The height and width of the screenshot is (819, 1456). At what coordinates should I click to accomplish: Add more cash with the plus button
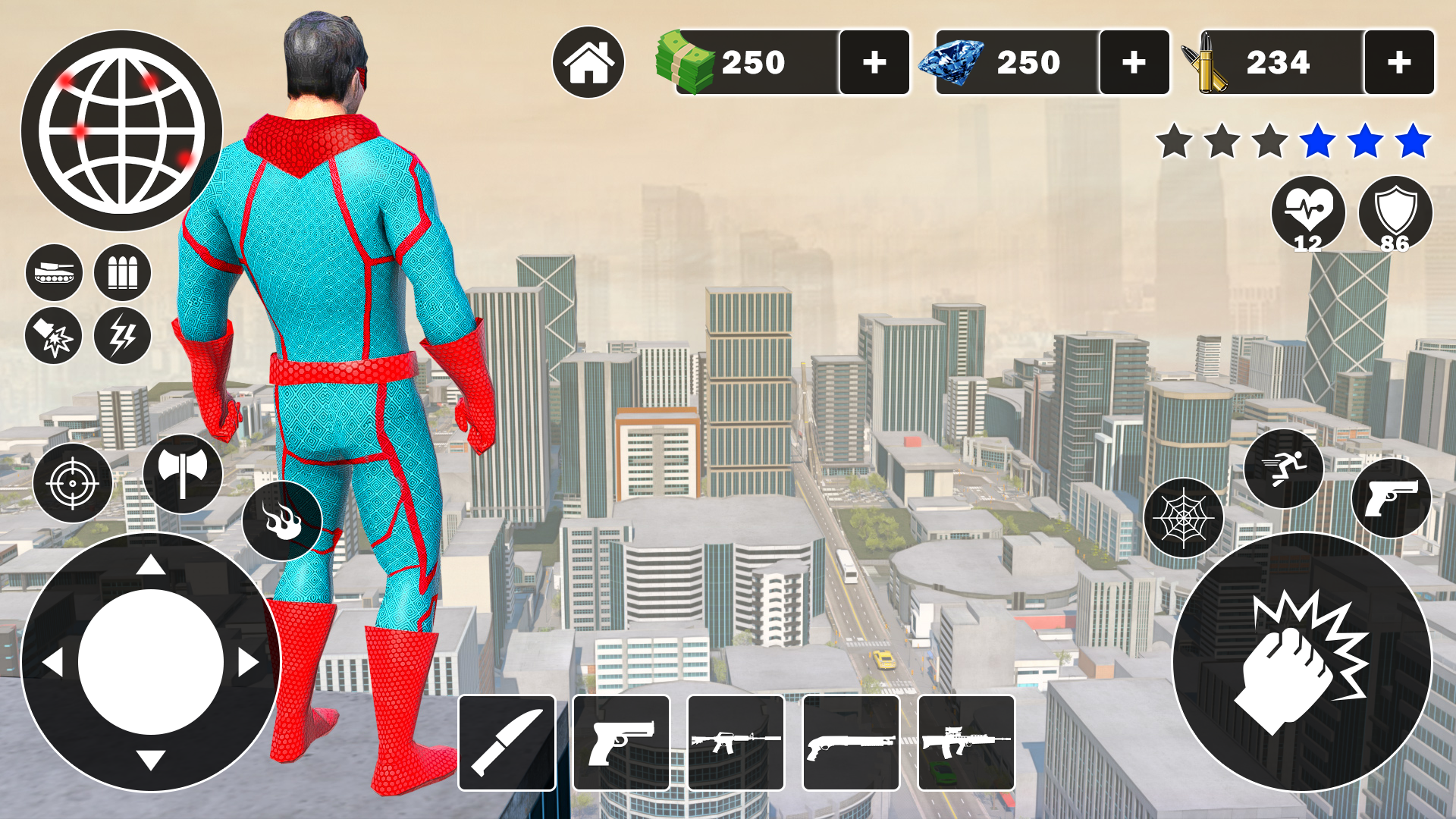click(x=874, y=63)
